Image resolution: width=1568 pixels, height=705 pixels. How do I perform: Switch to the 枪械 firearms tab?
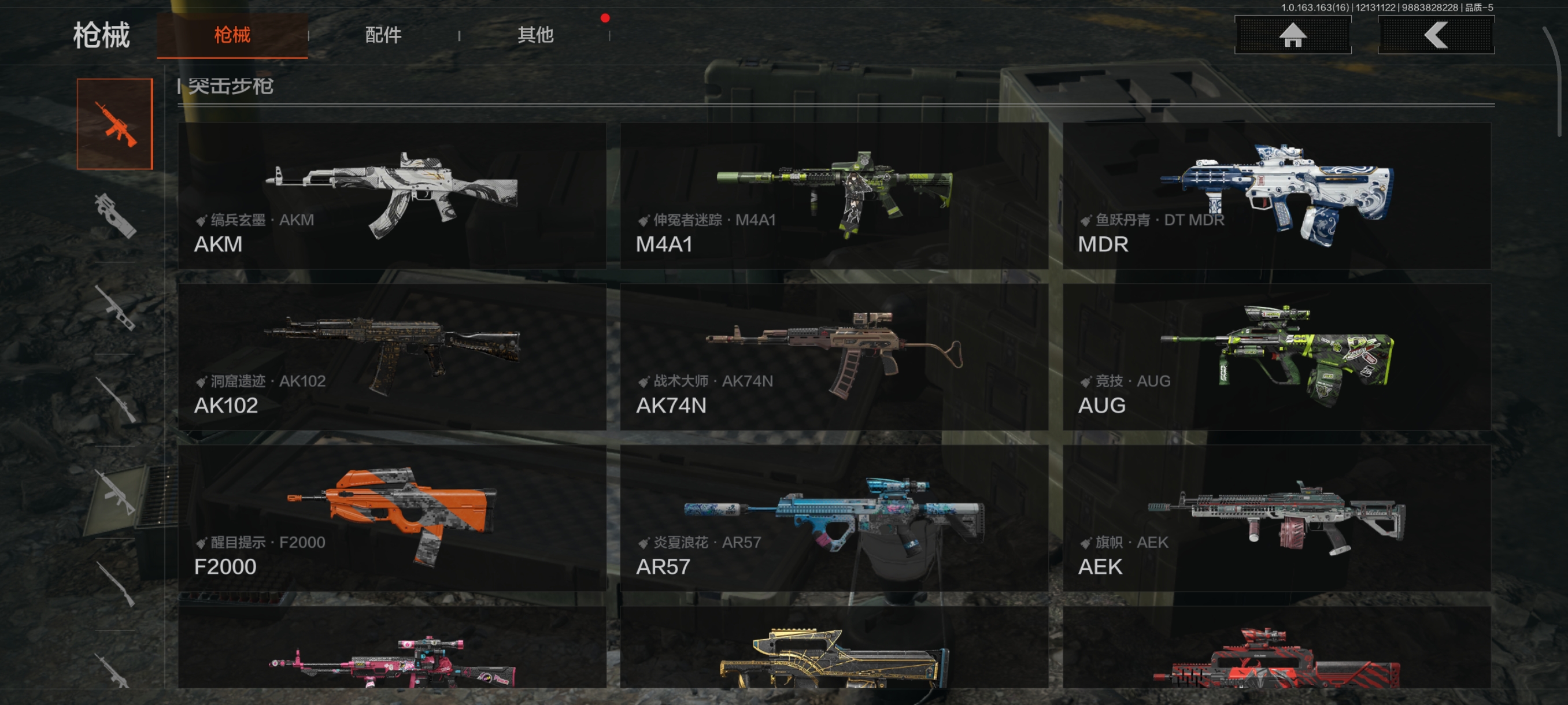click(x=232, y=35)
